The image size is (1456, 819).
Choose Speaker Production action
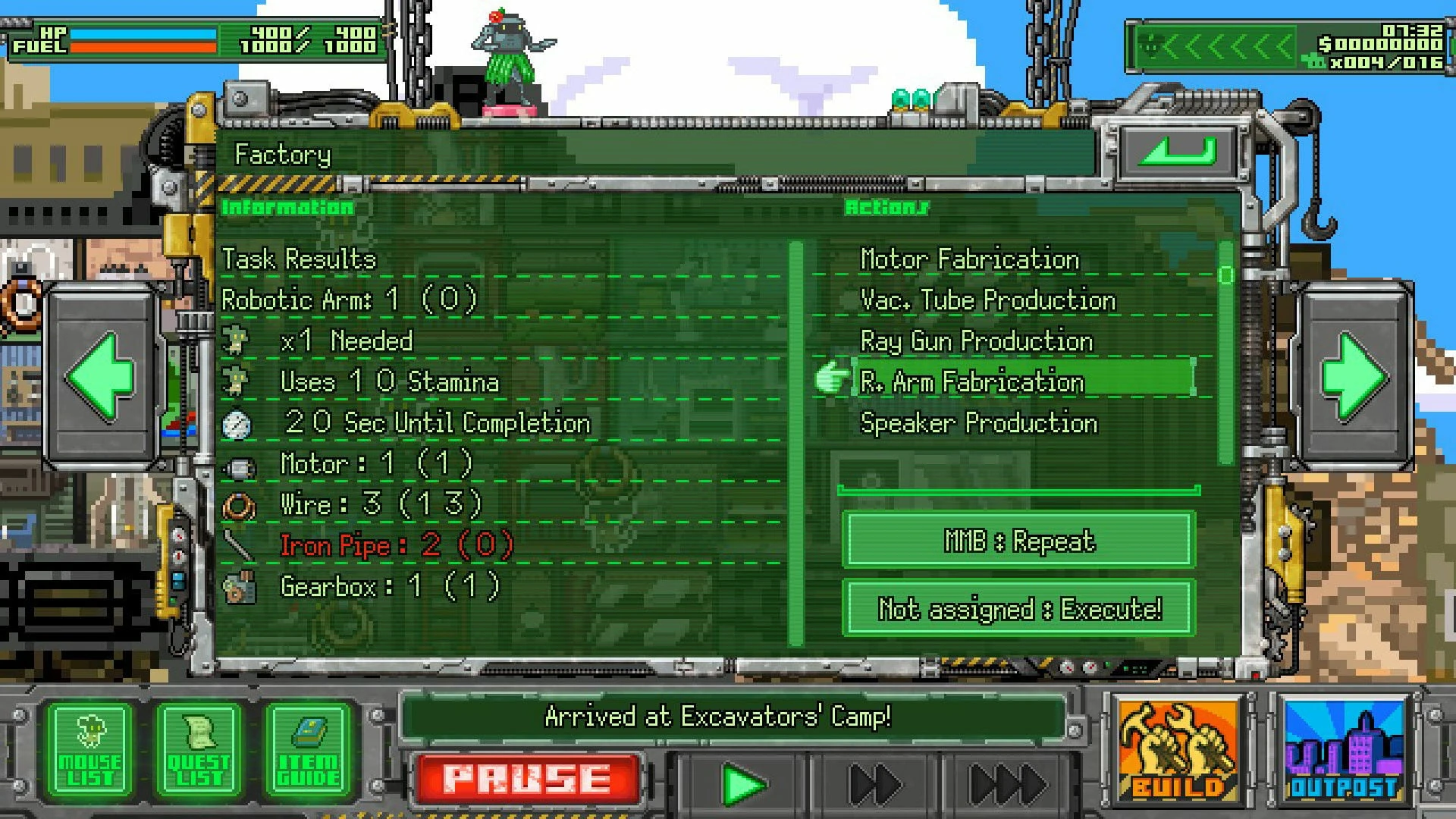point(978,423)
